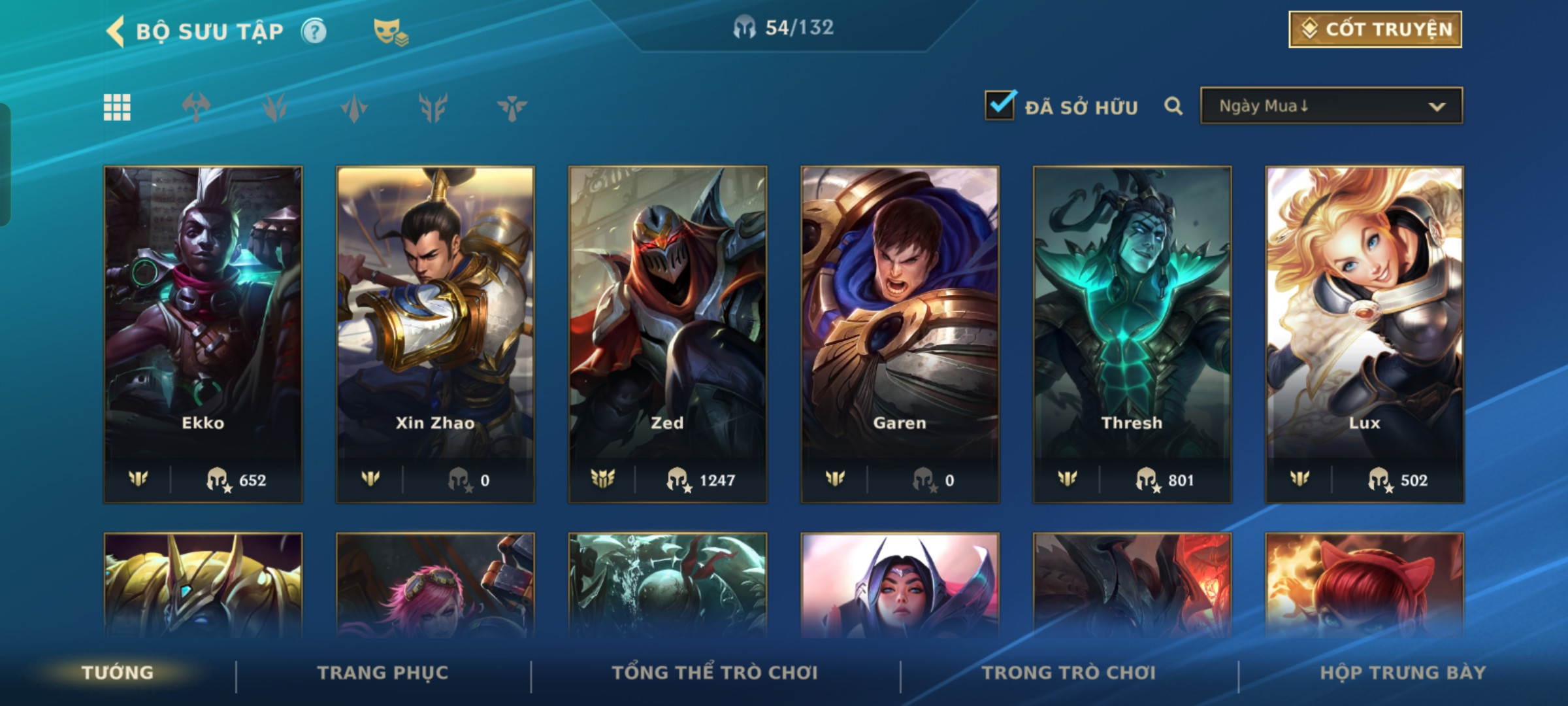View the Lux champion card

point(1364,333)
